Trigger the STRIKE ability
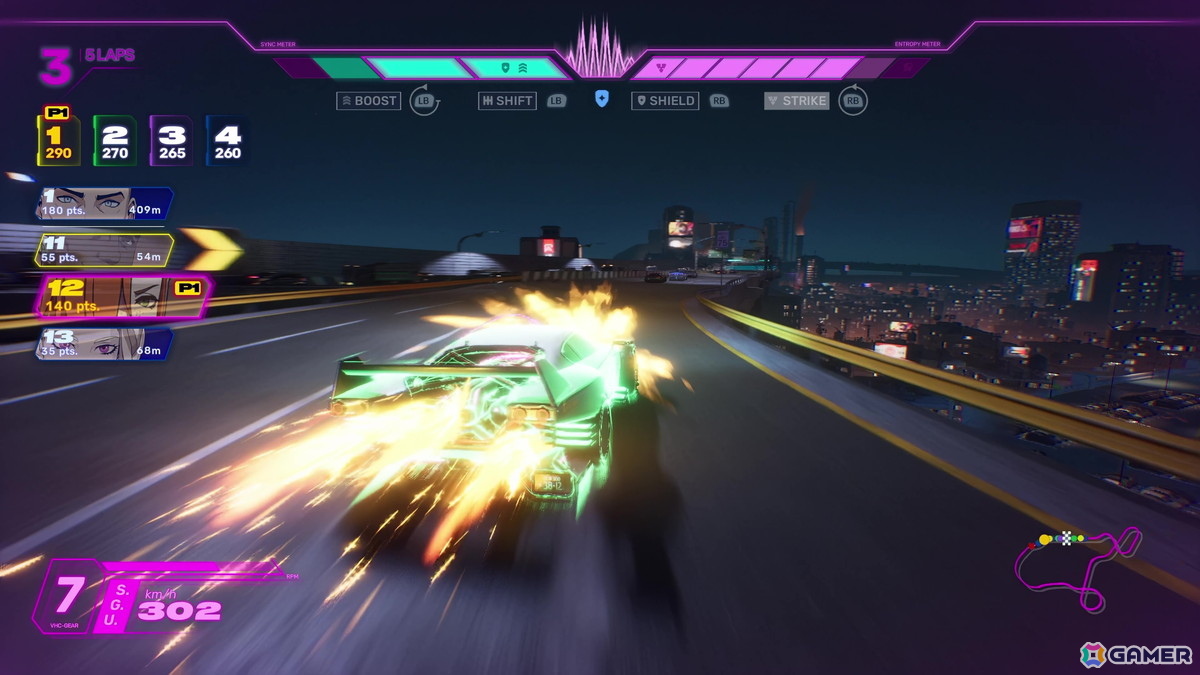Screen dimensions: 1200x675 point(797,101)
